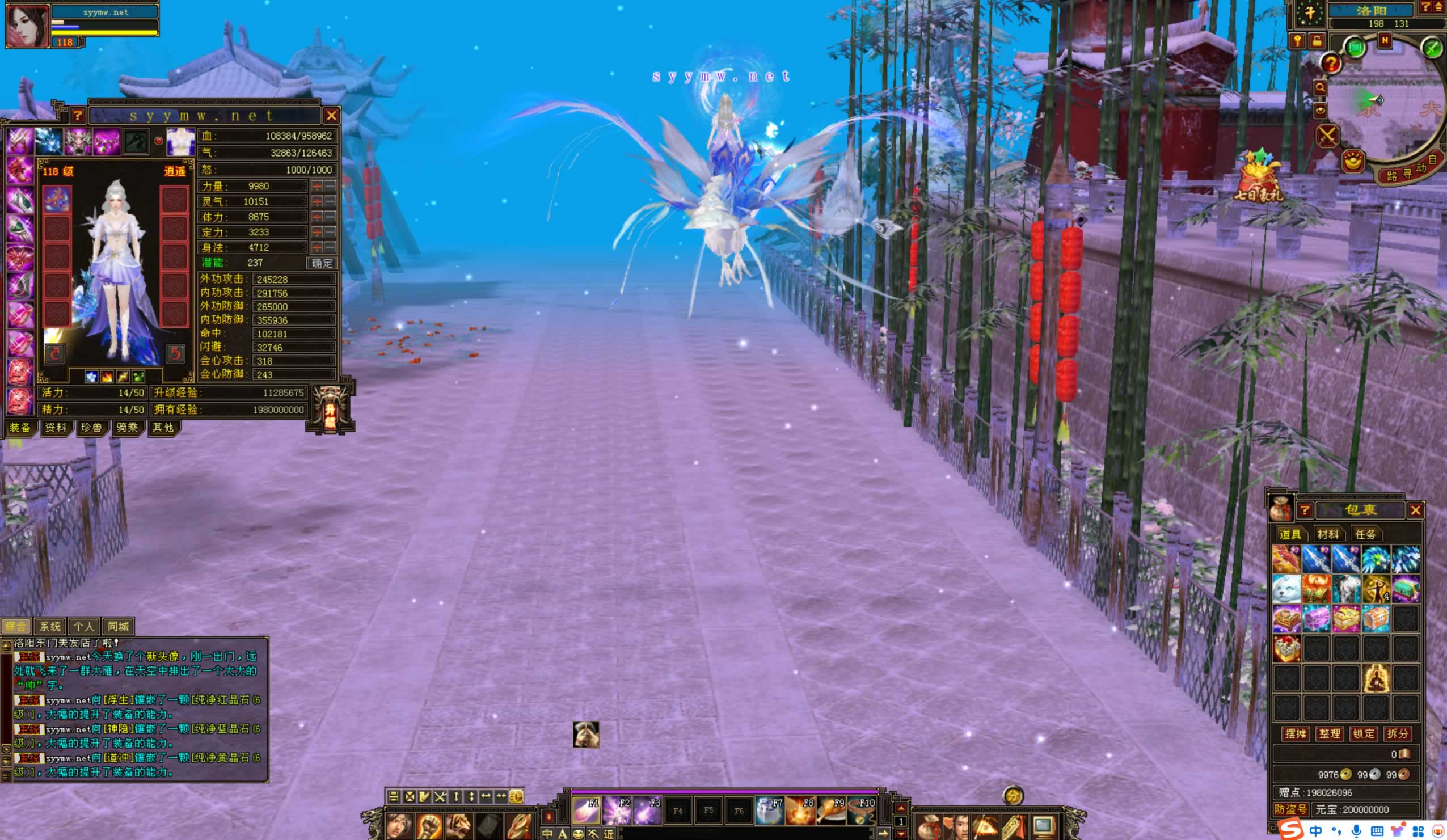This screenshot has width=1447, height=840.
Task: Switch to the 资料 tab
Action: 56,428
